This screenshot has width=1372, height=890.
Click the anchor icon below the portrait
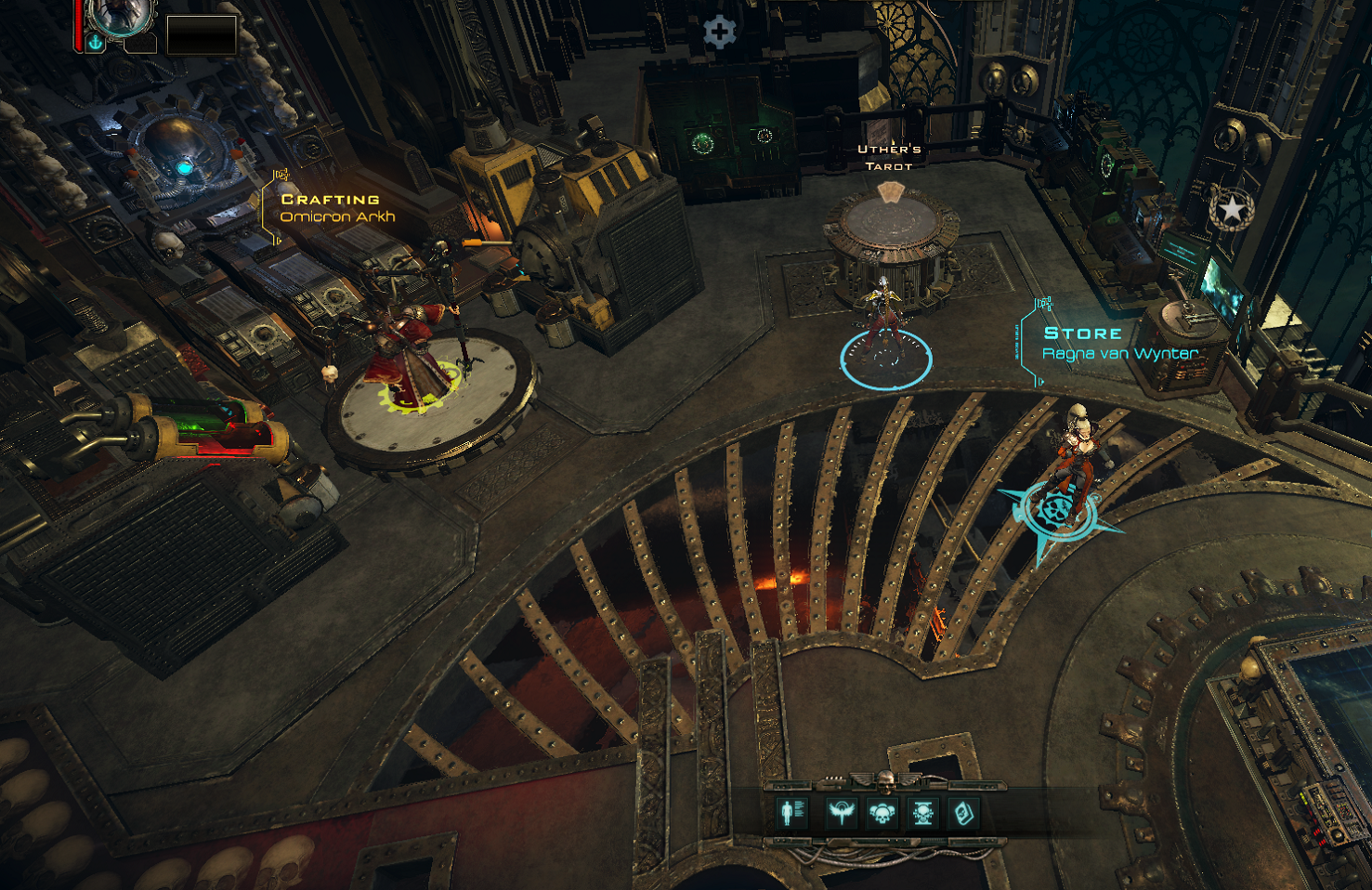coord(95,43)
